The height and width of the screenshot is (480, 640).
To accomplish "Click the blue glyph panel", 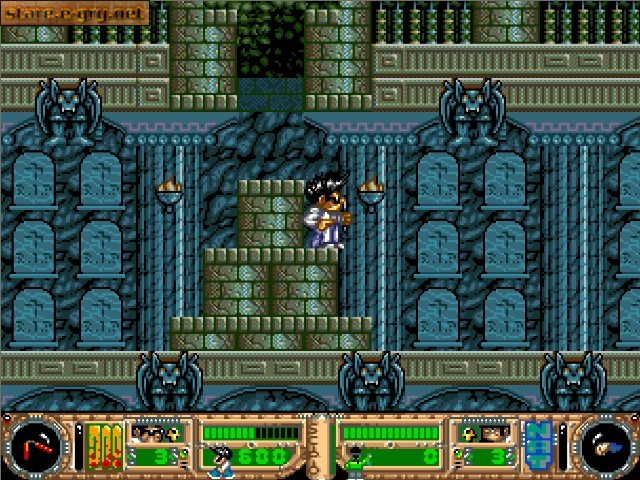I will 537,445.
